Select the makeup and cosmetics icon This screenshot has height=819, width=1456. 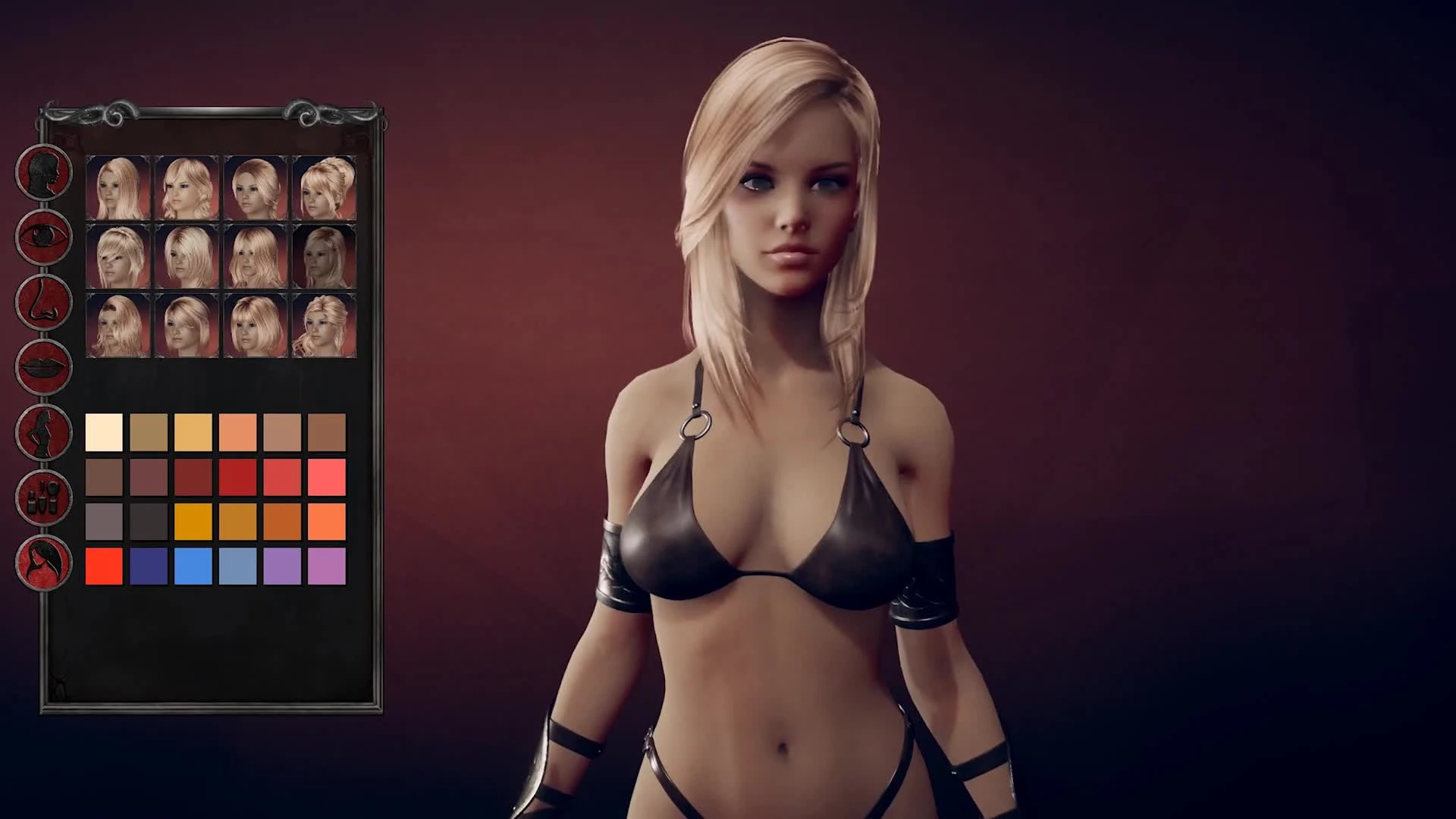(43, 497)
